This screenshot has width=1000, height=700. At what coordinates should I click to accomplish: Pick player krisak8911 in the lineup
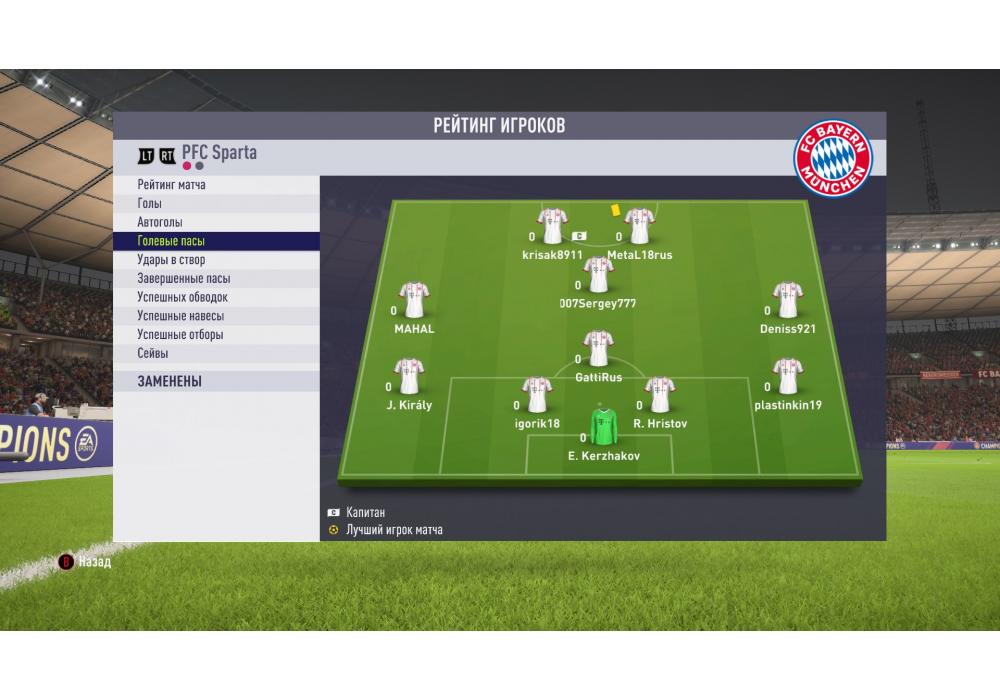tap(552, 227)
